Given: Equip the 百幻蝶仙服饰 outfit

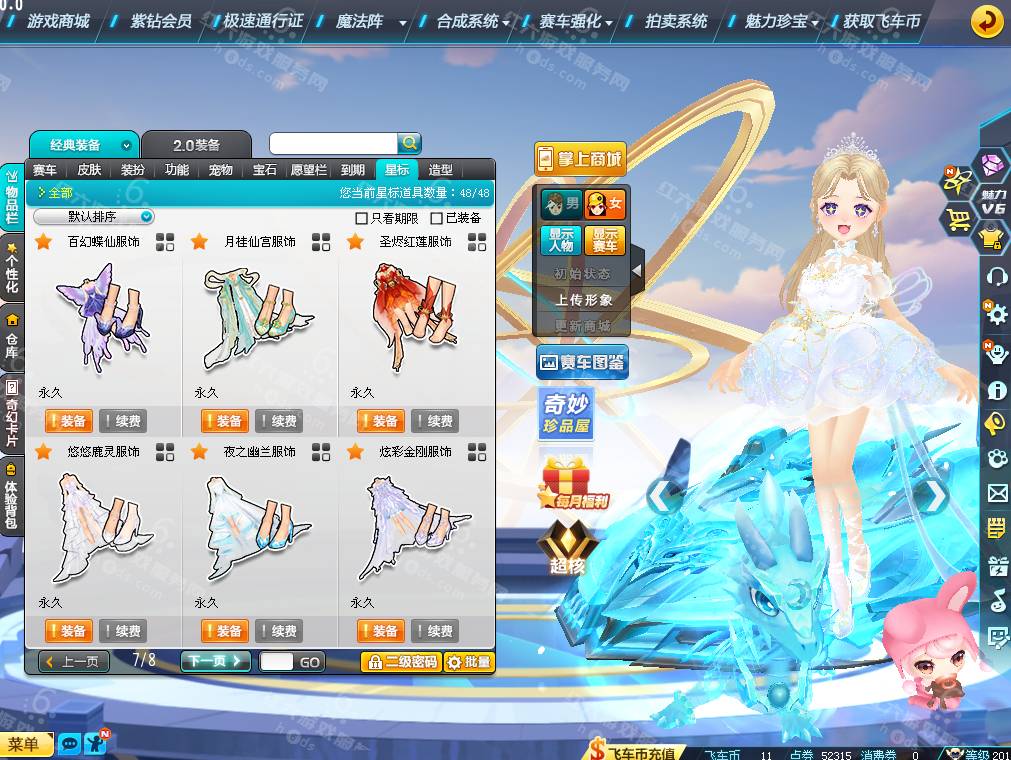Looking at the screenshot, I should tap(69, 421).
